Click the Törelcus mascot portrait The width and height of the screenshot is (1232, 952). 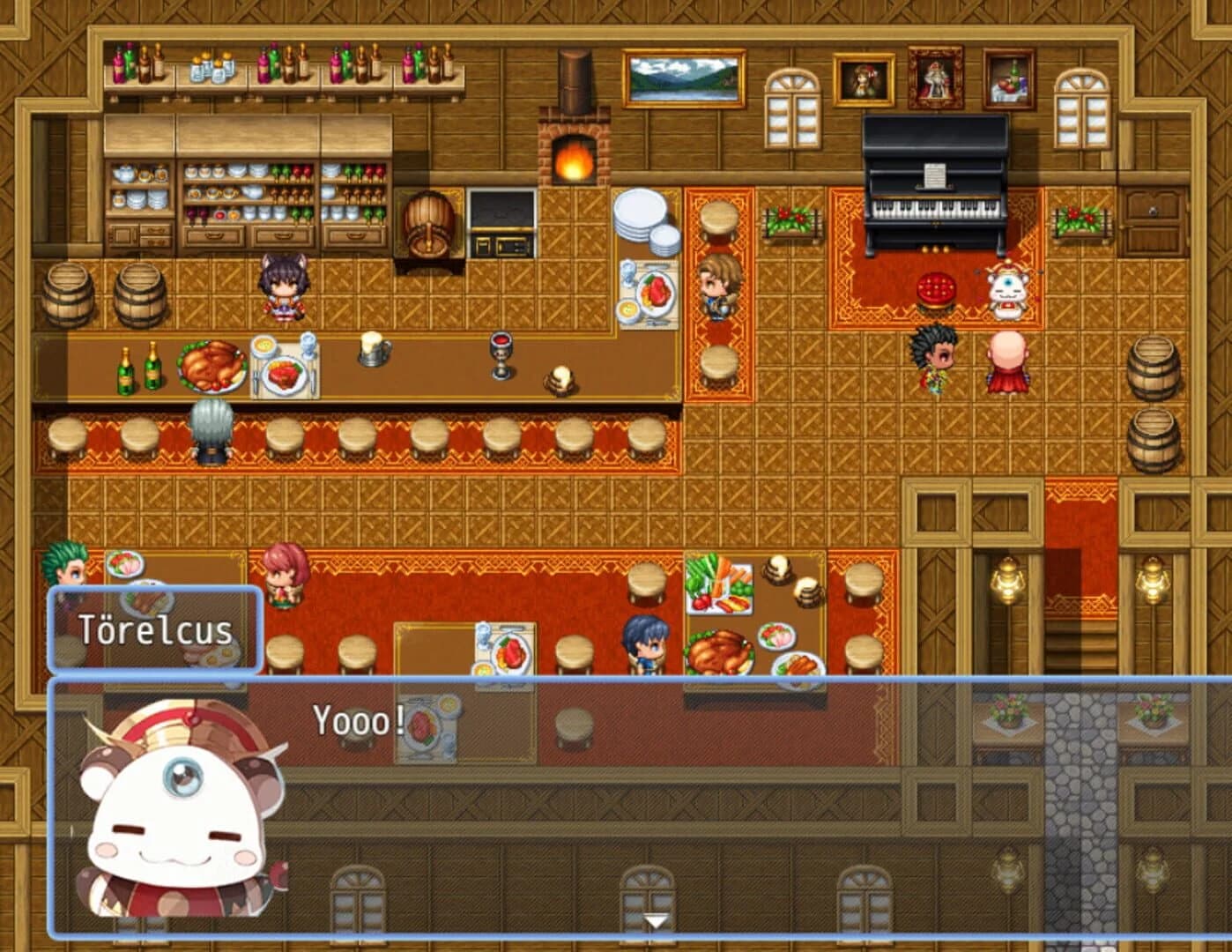tap(176, 811)
